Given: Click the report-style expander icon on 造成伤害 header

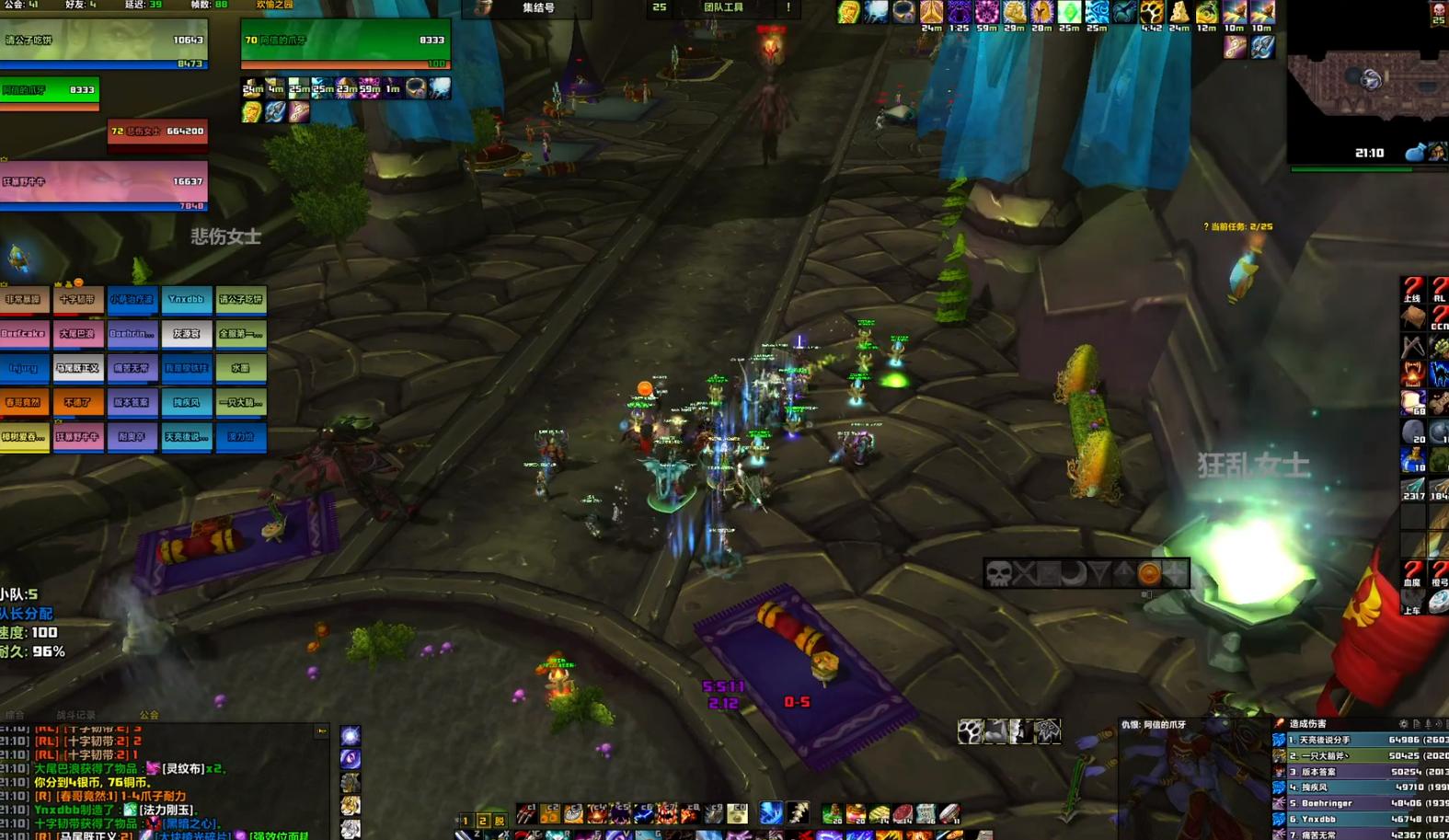Looking at the screenshot, I should (1417, 723).
